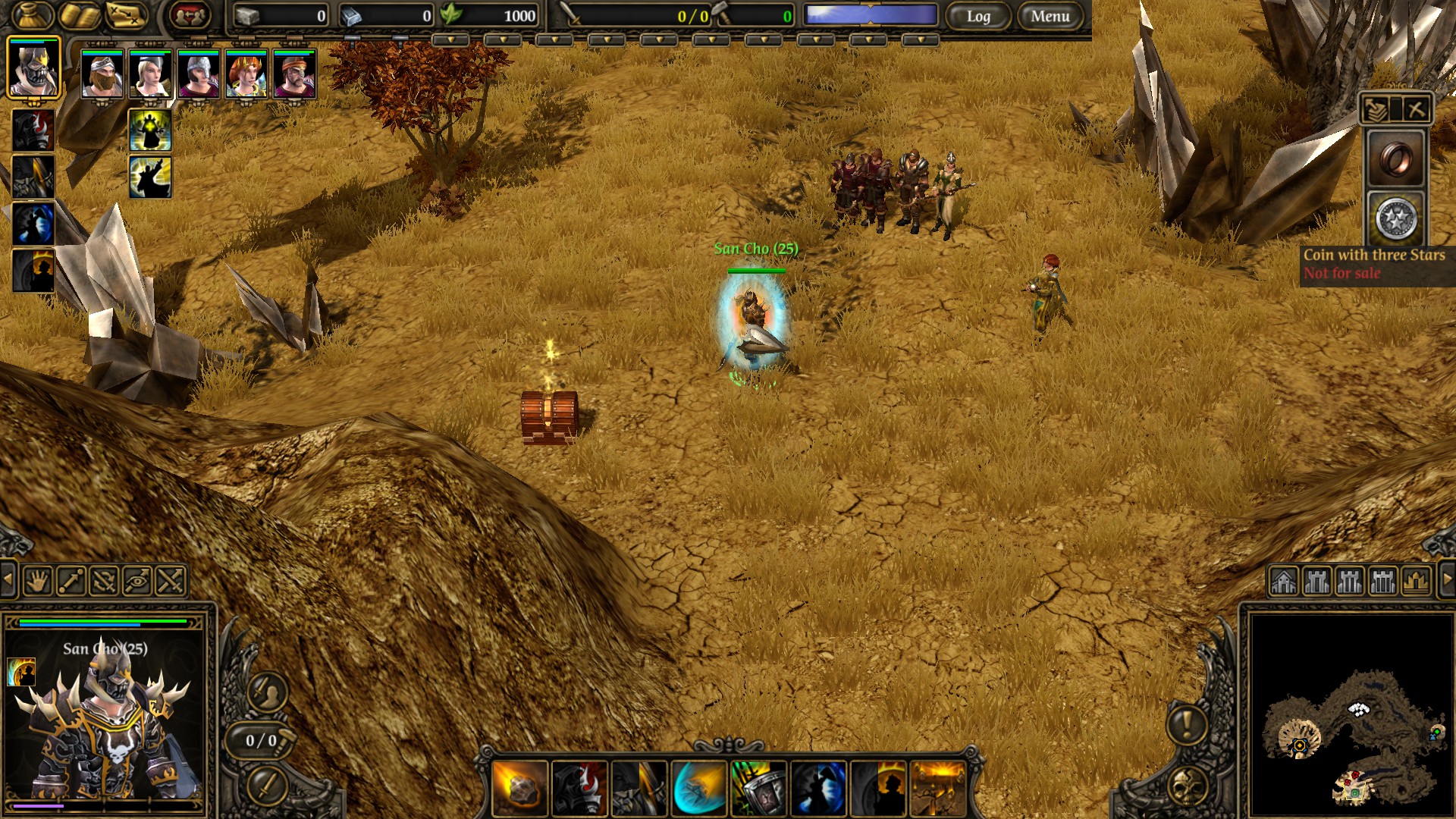Open the spellbook journal icon

coord(80,14)
